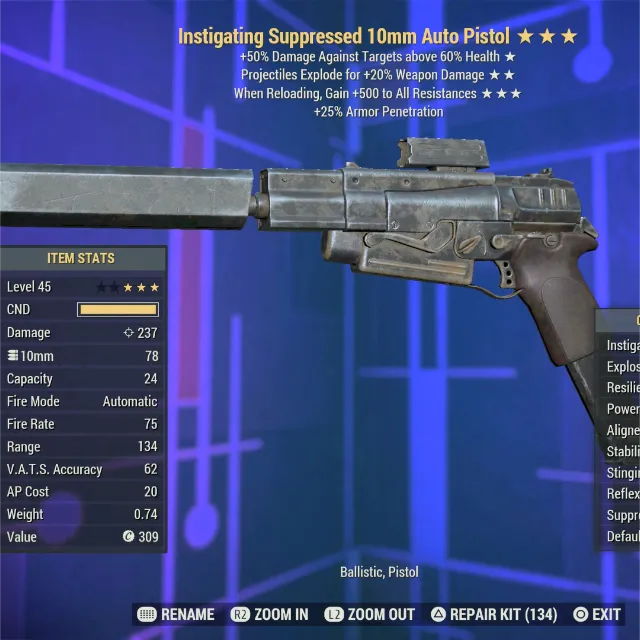Click Zoom In on the weapon view
The image size is (640, 640).
pyautogui.click(x=269, y=614)
